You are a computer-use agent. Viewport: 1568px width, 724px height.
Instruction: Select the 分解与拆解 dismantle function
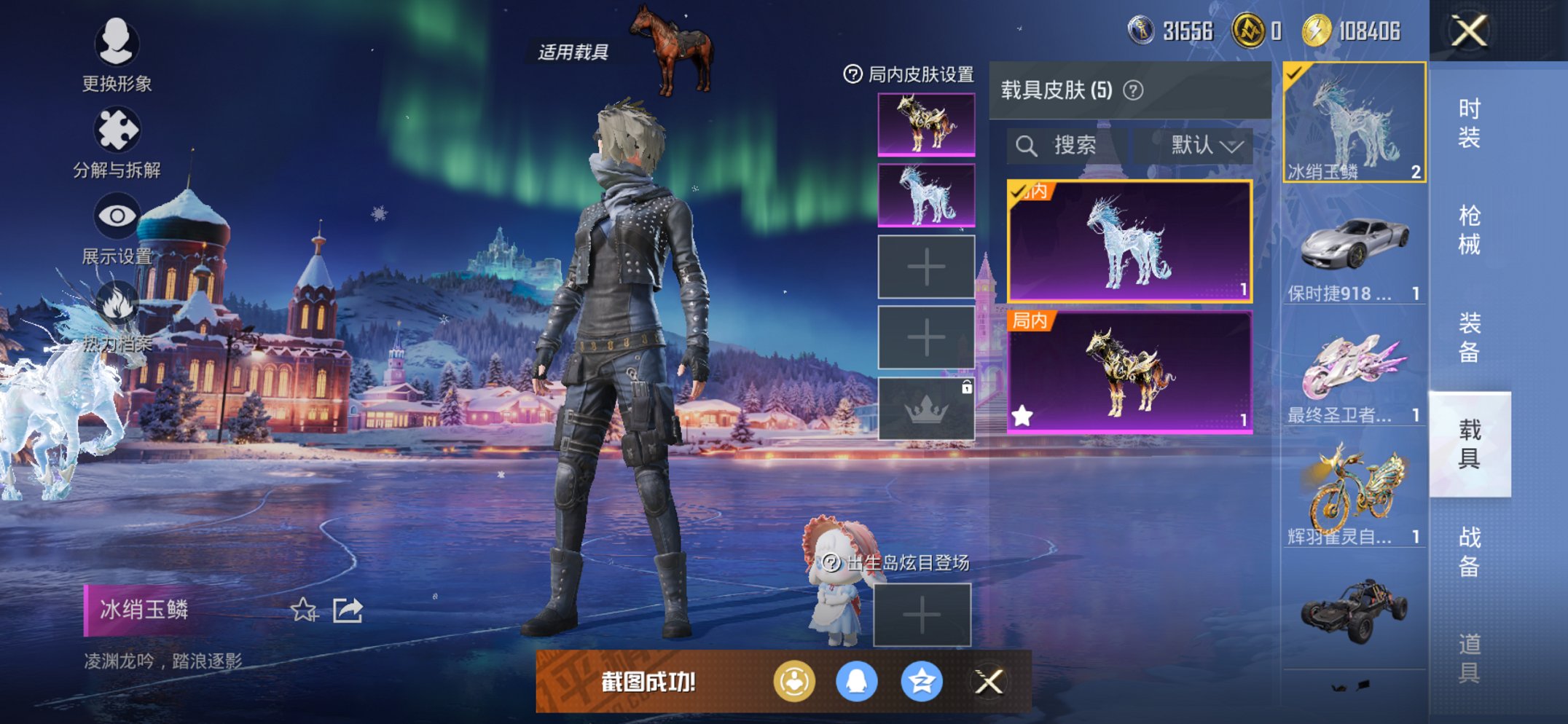[117, 131]
